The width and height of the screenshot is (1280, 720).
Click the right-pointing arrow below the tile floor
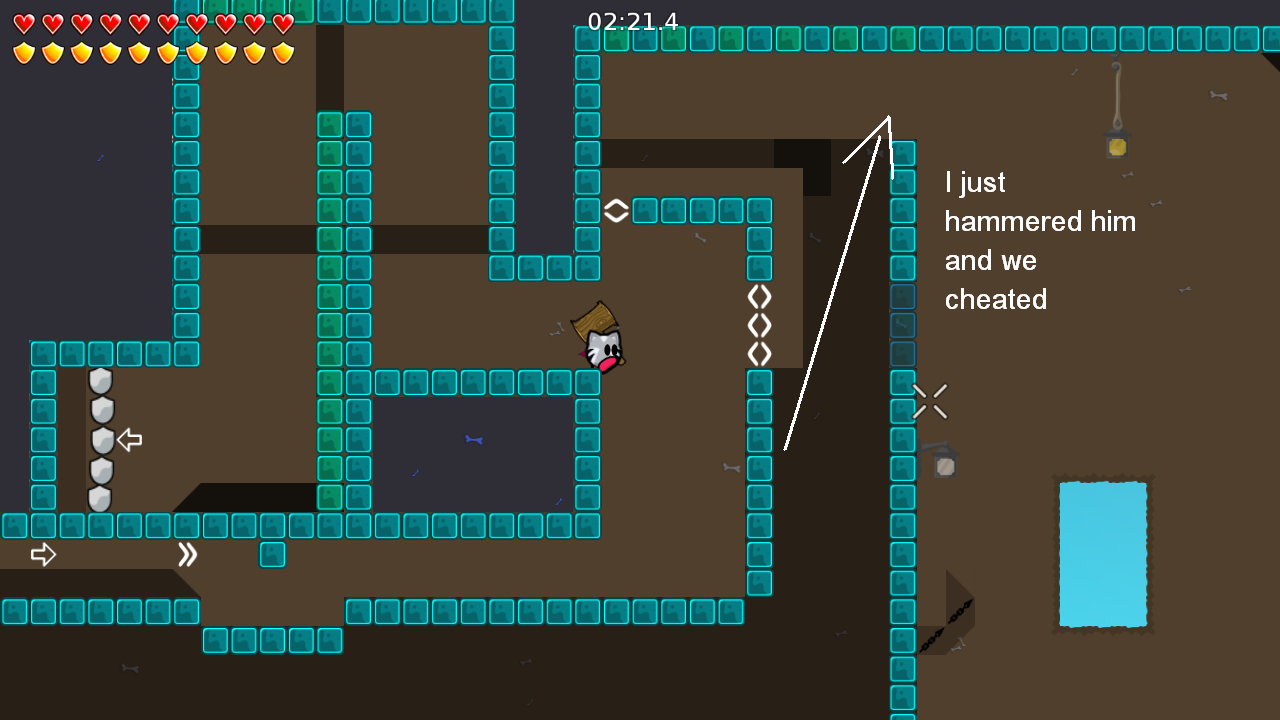pos(43,553)
